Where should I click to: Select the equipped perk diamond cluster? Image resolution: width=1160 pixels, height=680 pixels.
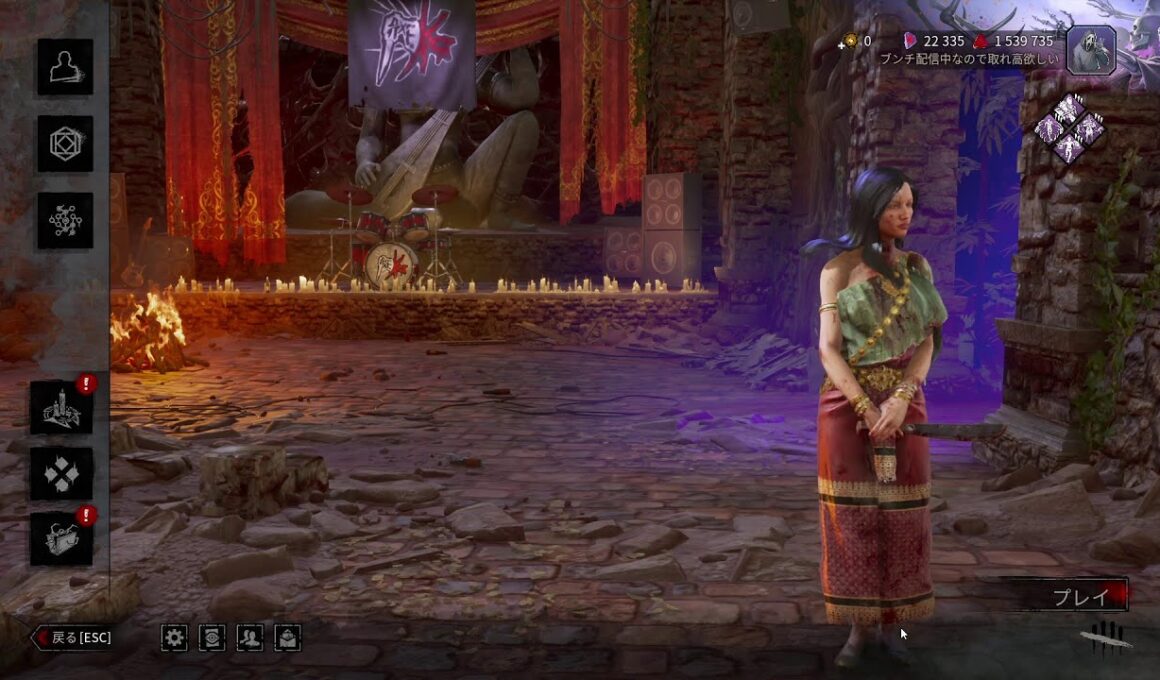tap(1069, 129)
